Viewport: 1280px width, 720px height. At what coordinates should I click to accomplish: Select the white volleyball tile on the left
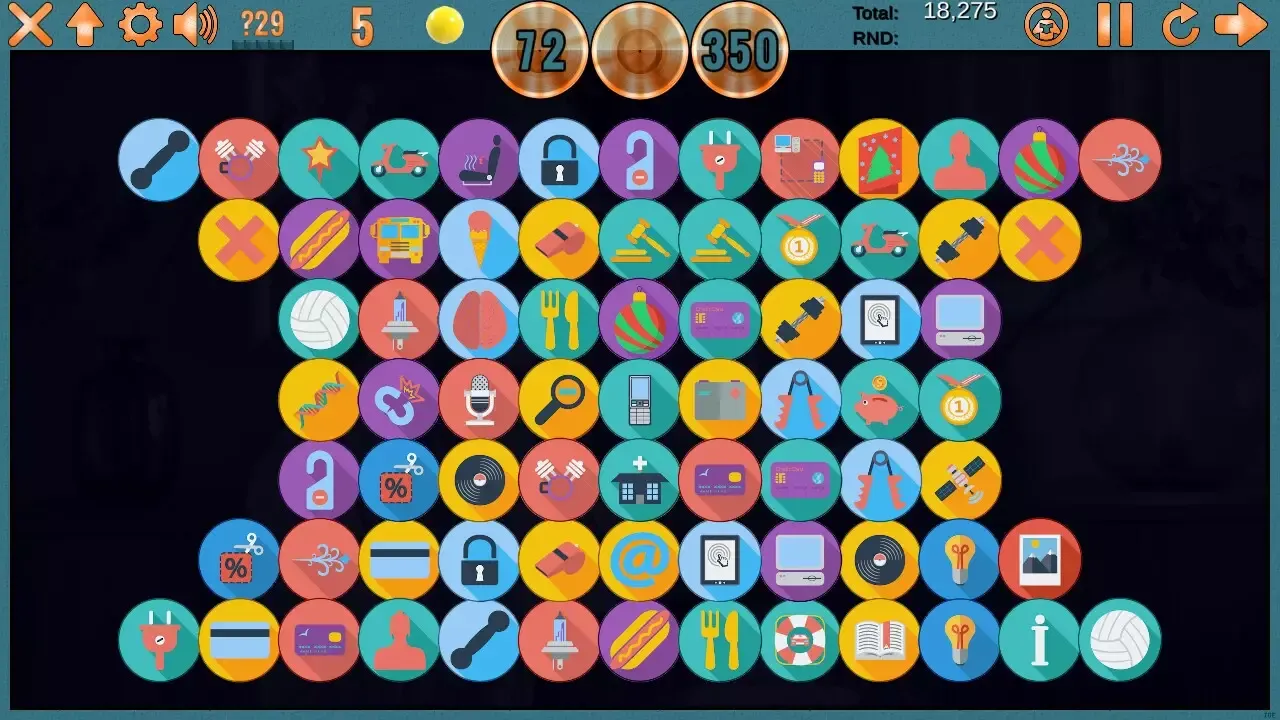(x=319, y=320)
